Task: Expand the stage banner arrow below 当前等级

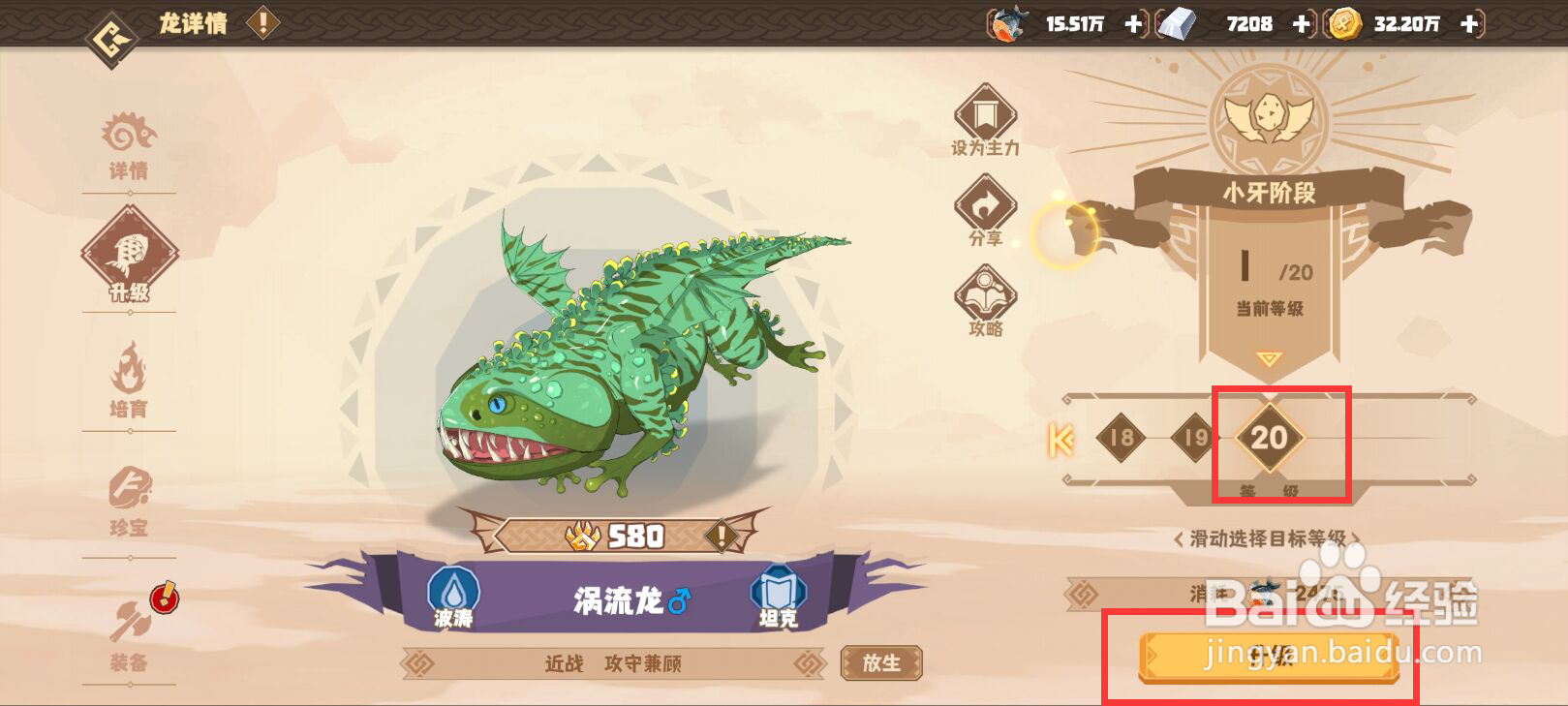Action: tap(1269, 357)
